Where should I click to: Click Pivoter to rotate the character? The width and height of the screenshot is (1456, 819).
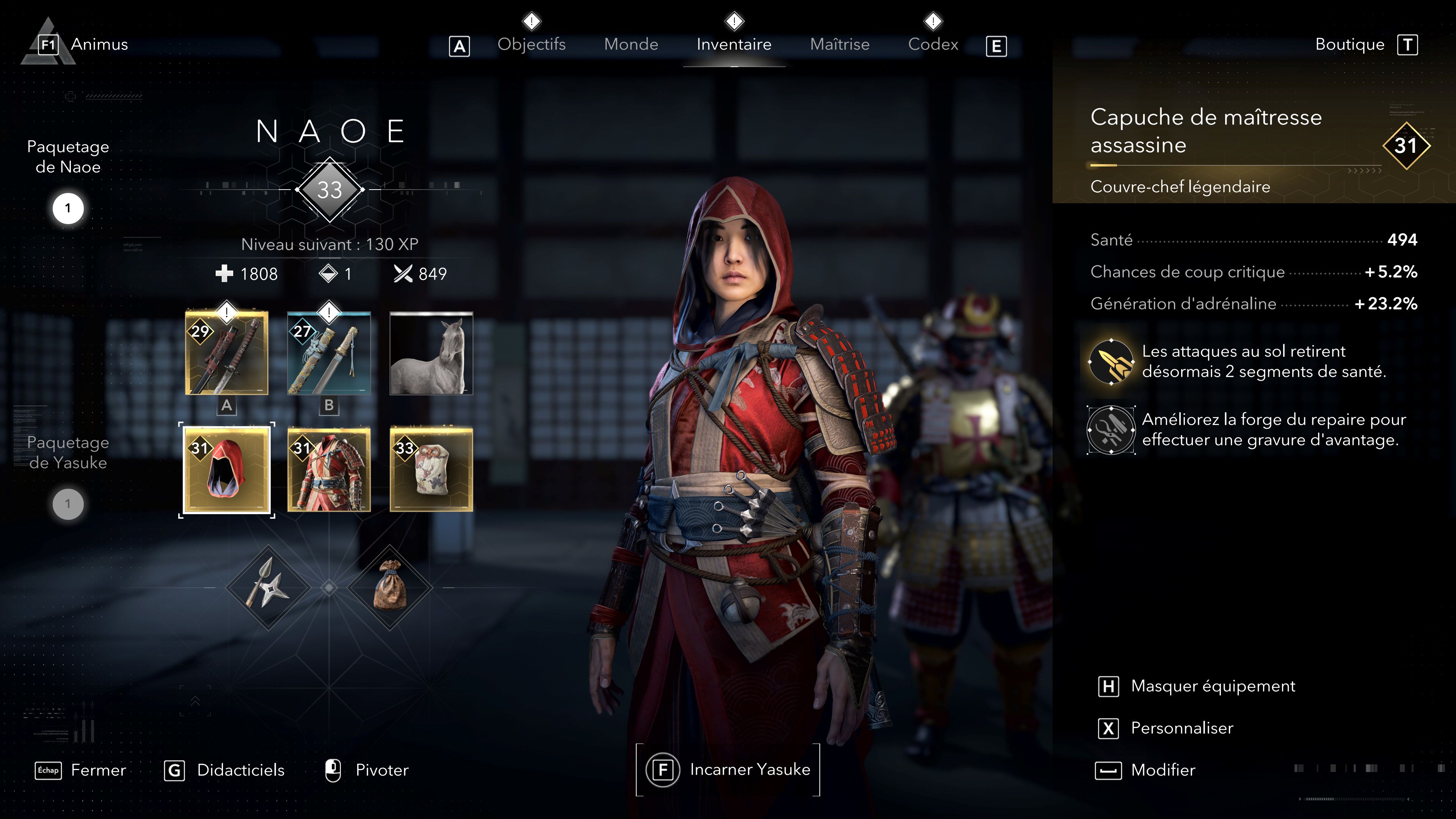[381, 770]
